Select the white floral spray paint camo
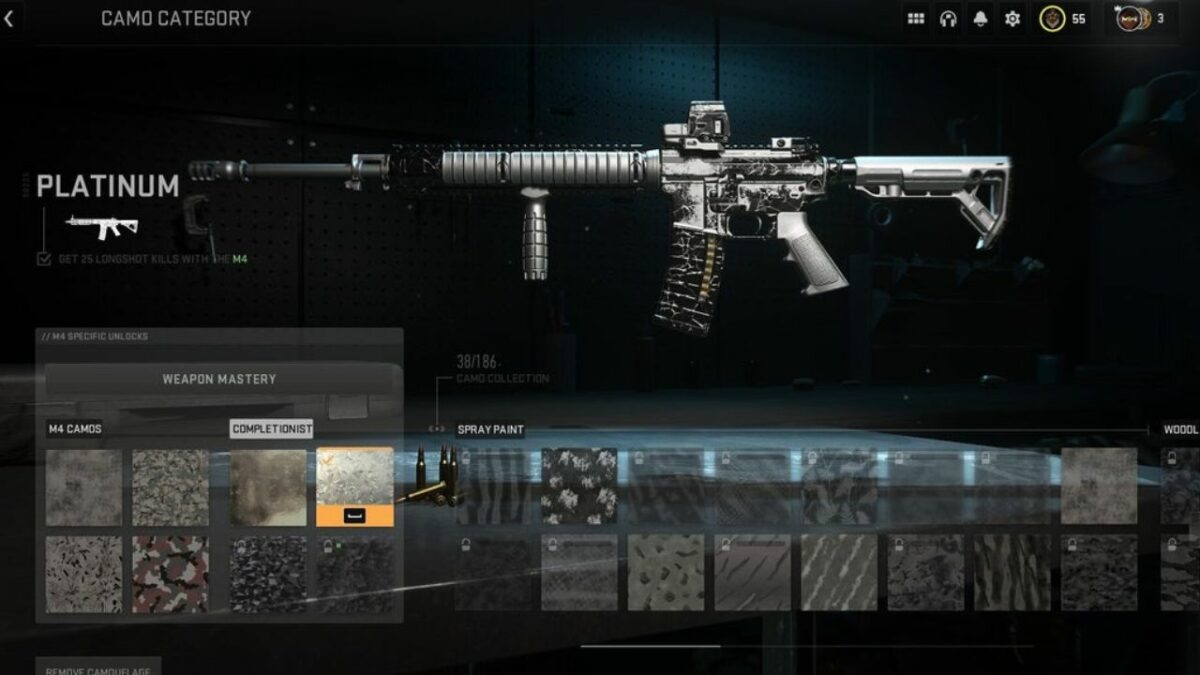The image size is (1200, 675). [579, 486]
